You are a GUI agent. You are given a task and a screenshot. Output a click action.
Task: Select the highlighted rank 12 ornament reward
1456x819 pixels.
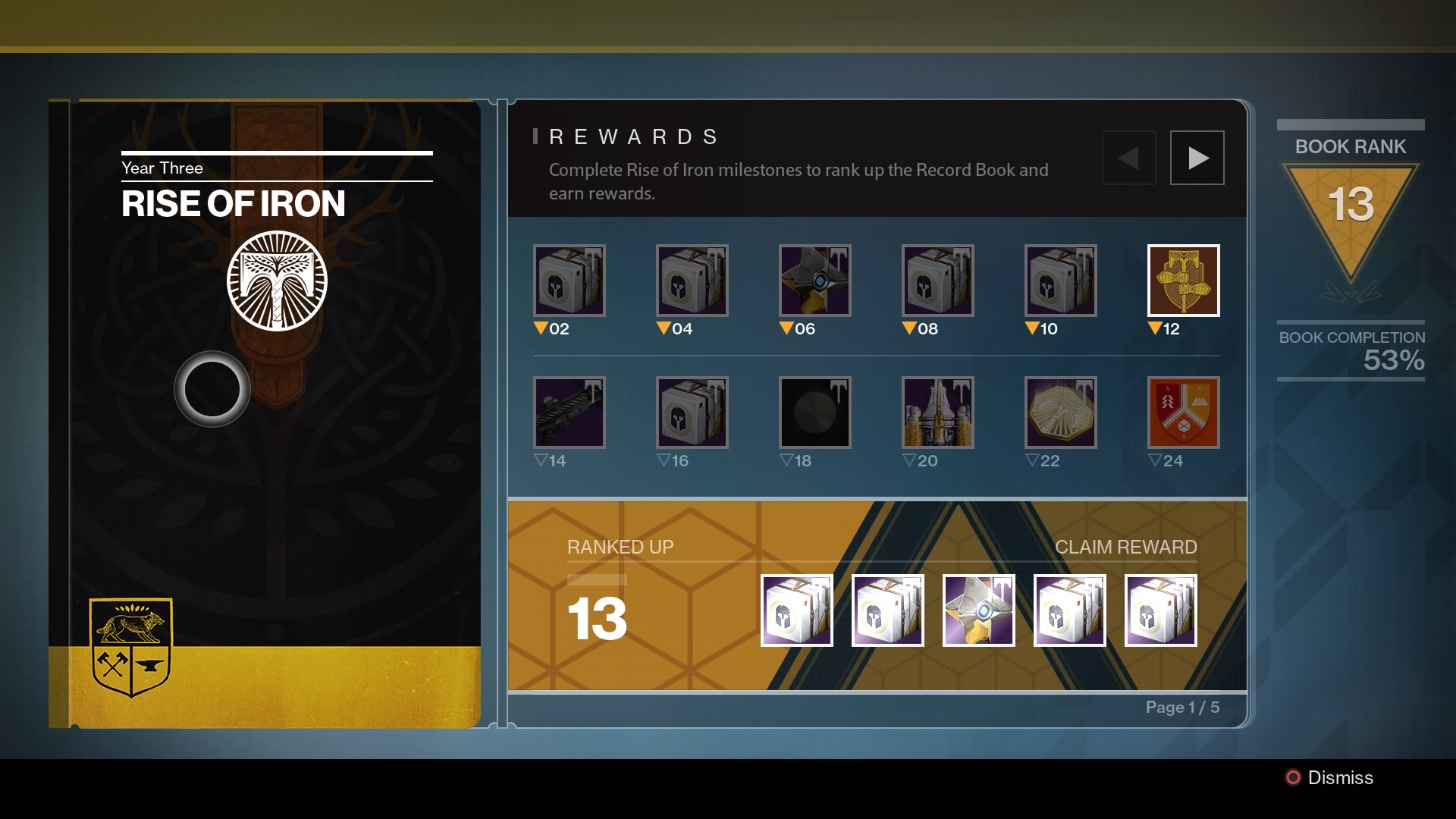point(1184,281)
